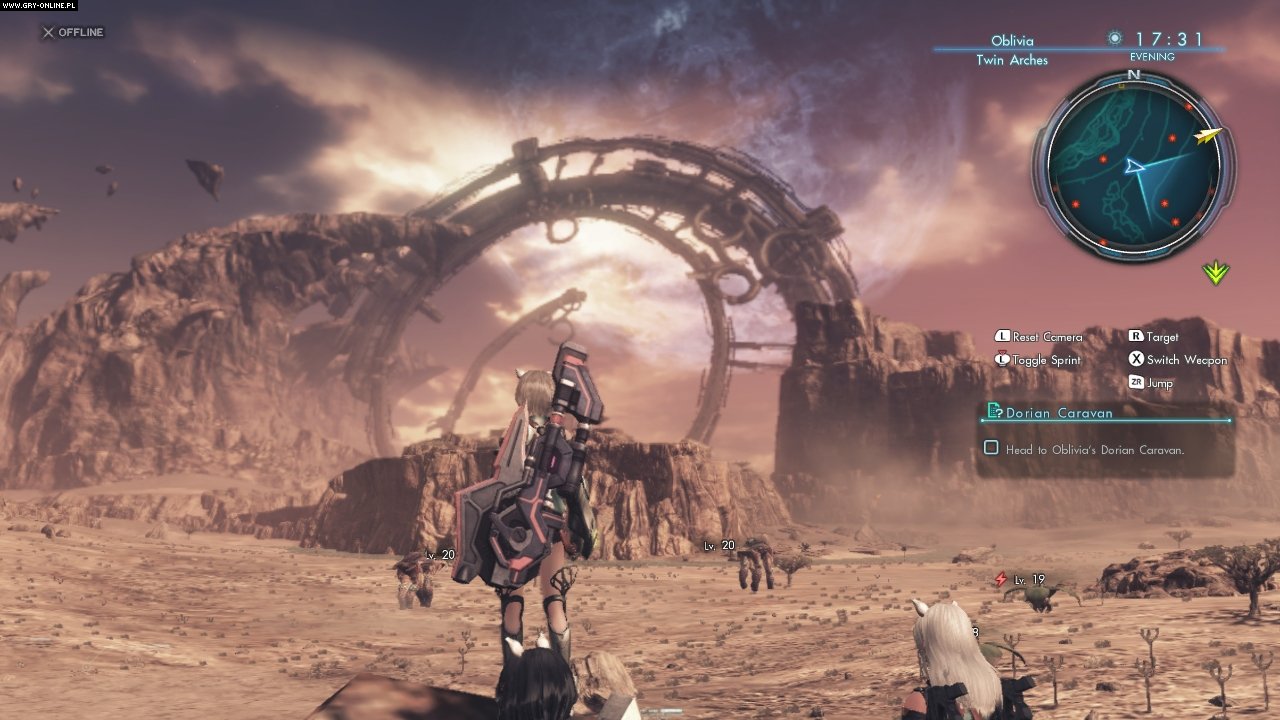
Task: Select the Oblivia Twin Arches location label
Action: (x=1012, y=50)
